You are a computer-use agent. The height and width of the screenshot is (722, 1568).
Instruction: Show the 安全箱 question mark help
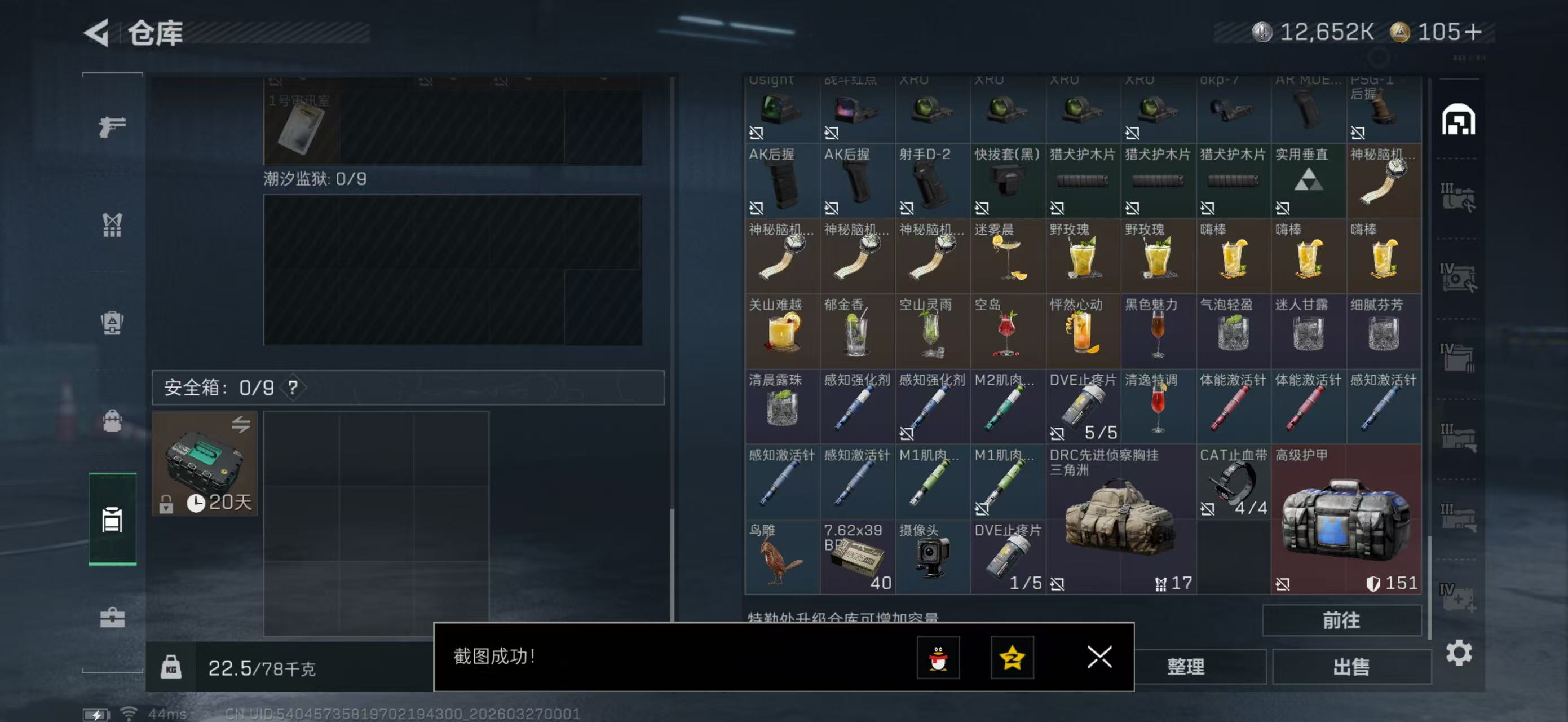(293, 387)
